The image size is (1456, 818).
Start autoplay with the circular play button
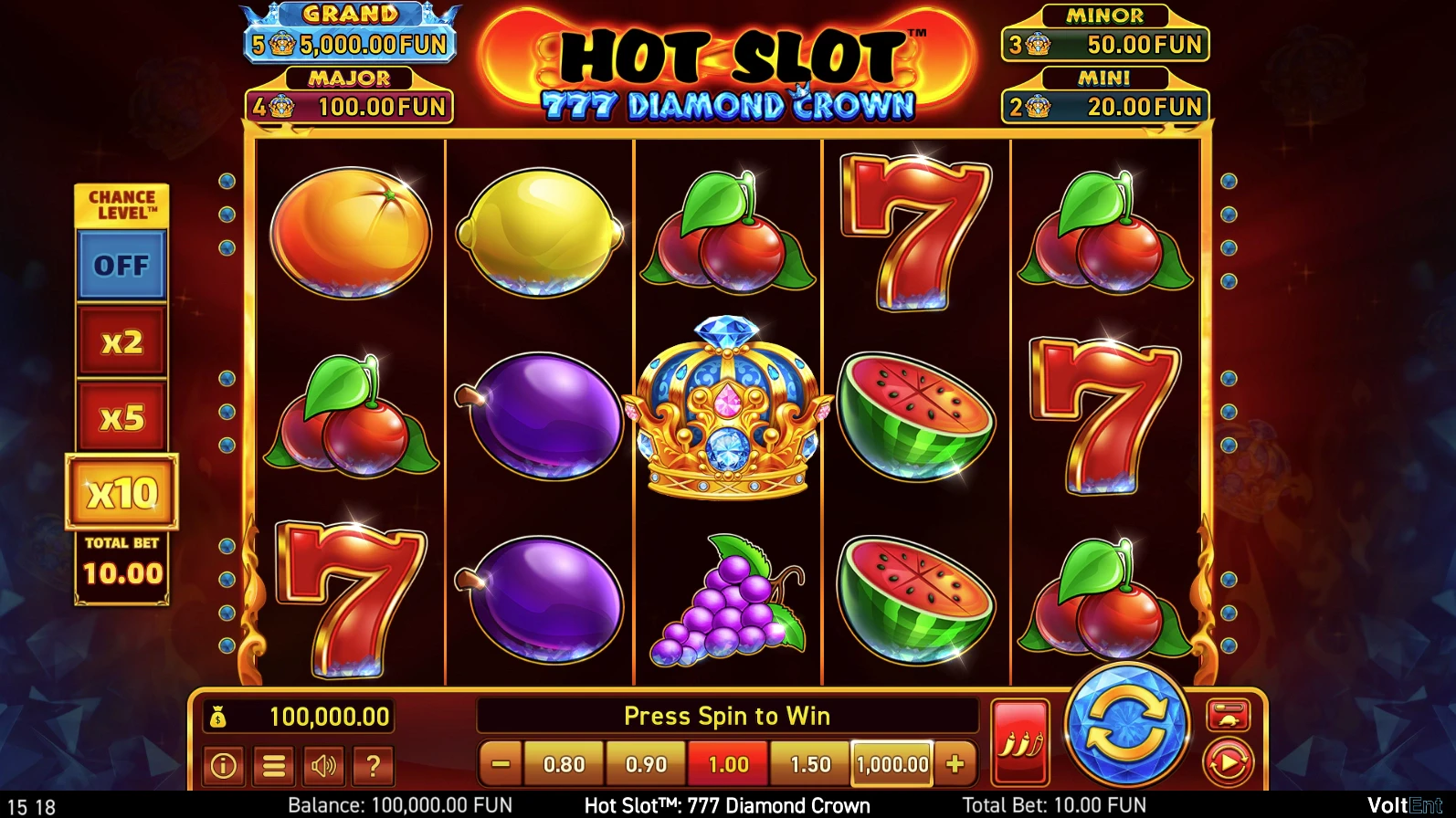click(1228, 763)
